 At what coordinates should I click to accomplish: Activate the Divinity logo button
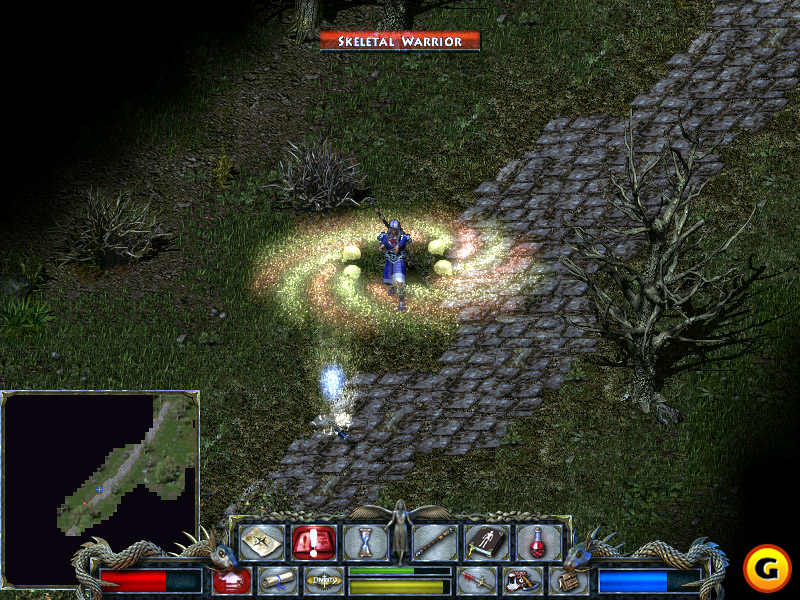click(x=323, y=580)
